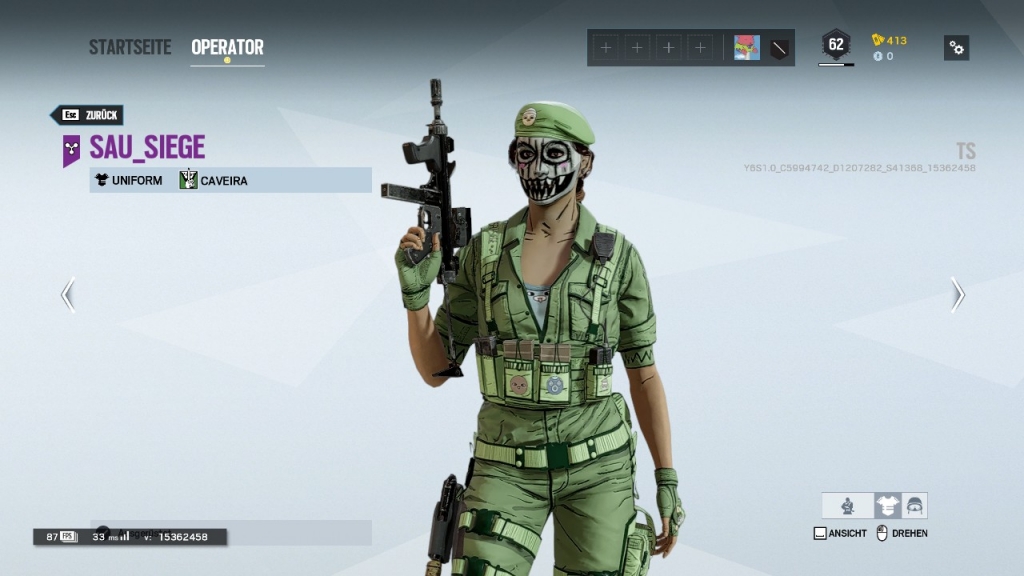Show the next item with right arrow

click(957, 294)
